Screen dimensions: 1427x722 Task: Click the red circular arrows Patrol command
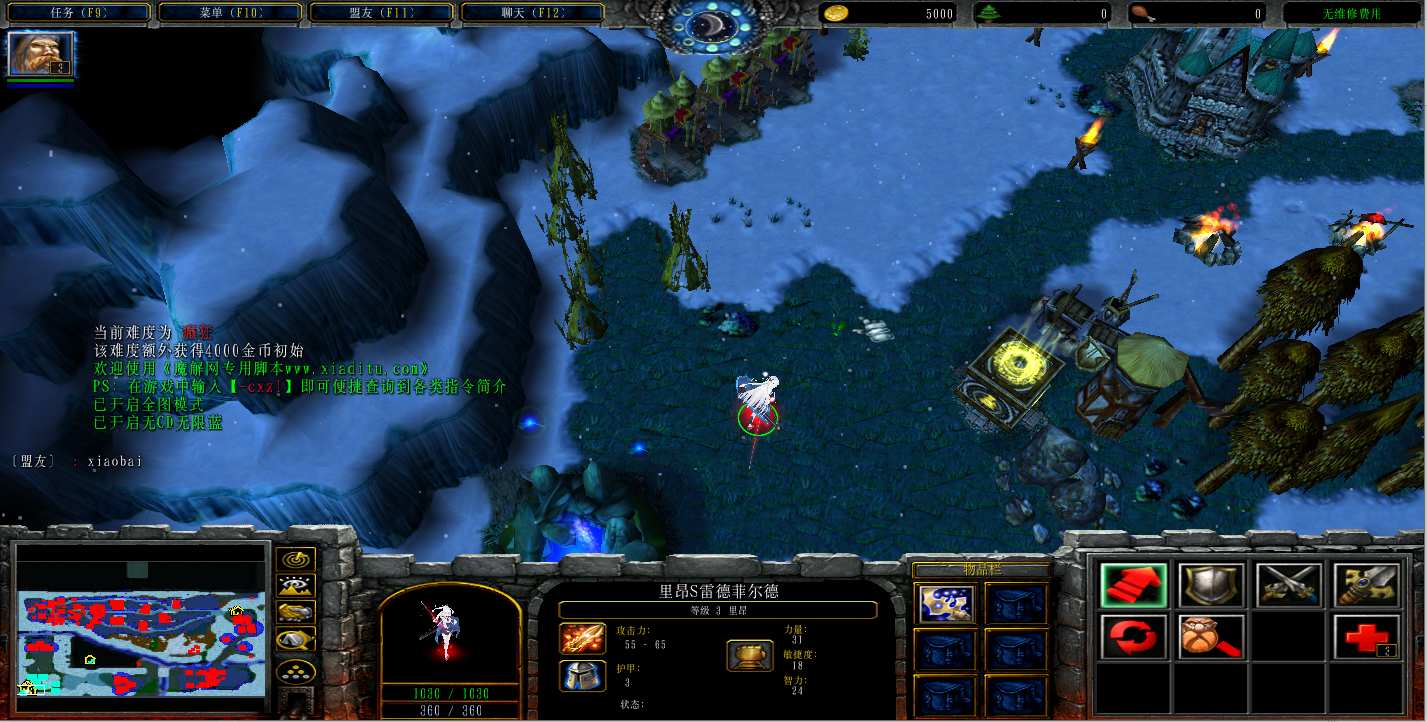point(1133,637)
